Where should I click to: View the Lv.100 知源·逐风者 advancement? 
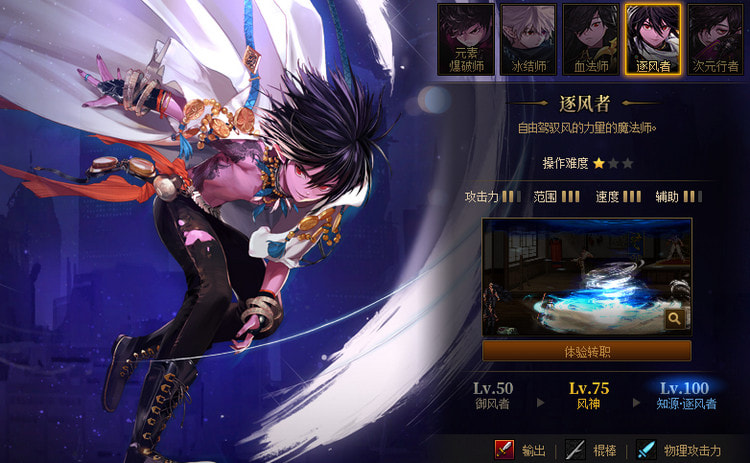click(x=684, y=396)
